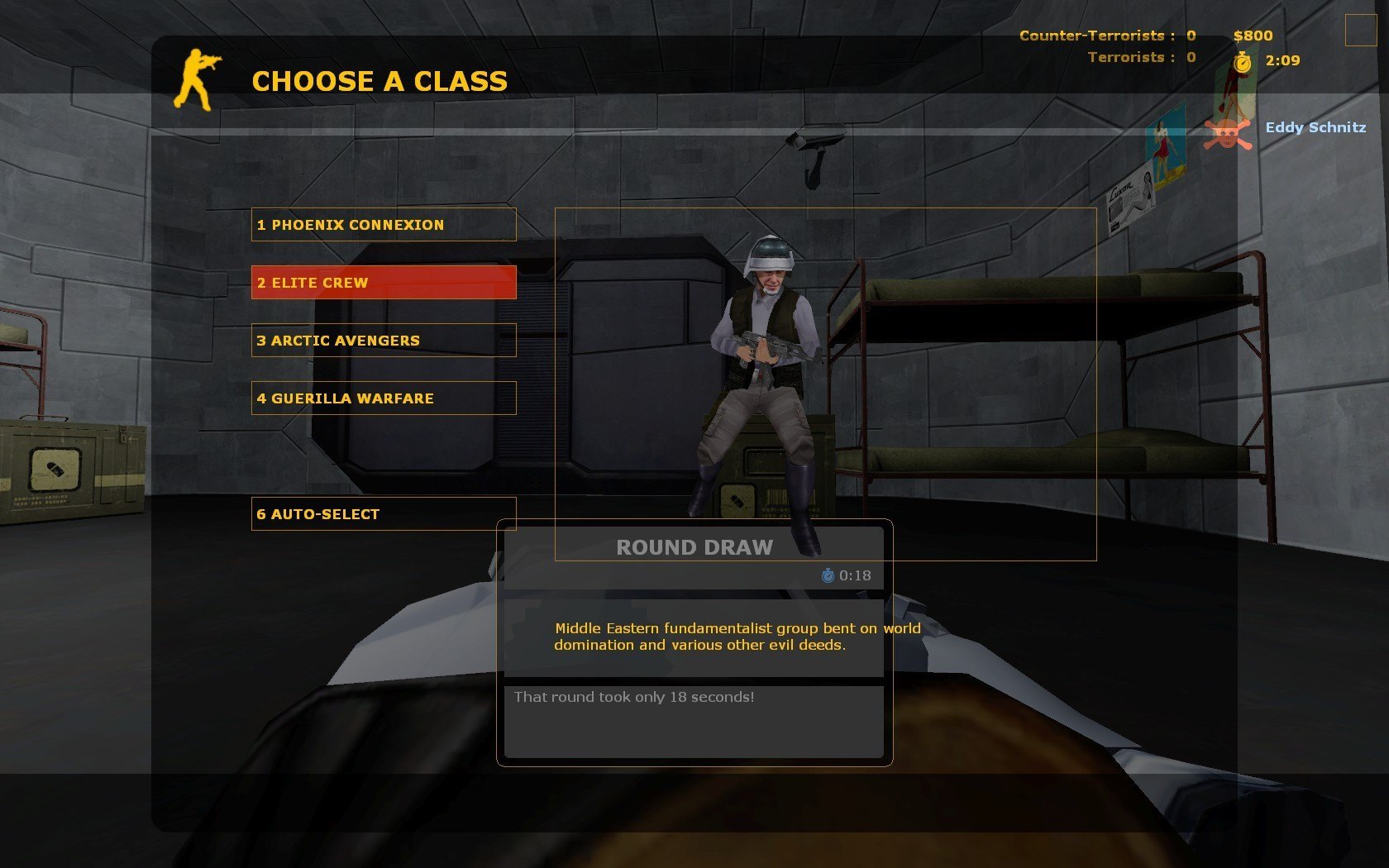Choose the Elite Crew class
Viewport: 1389px width, 868px height.
pyautogui.click(x=384, y=283)
